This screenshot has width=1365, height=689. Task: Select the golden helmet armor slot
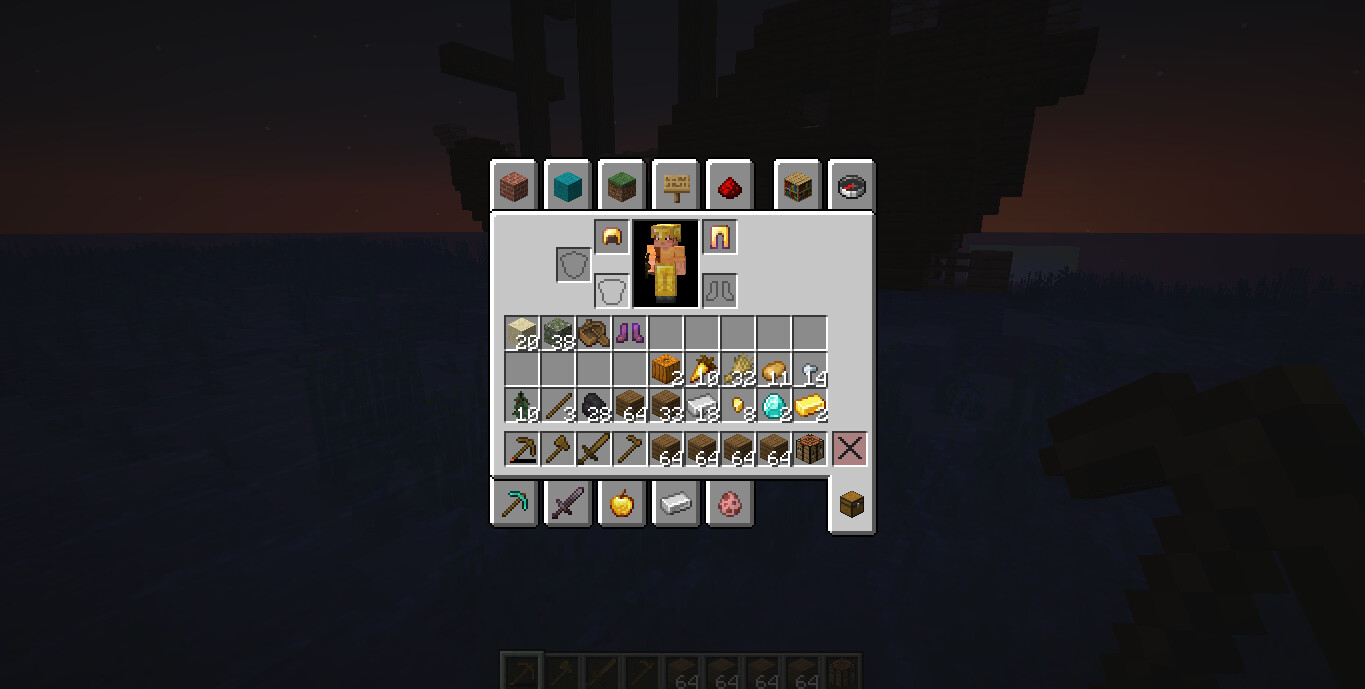click(612, 238)
